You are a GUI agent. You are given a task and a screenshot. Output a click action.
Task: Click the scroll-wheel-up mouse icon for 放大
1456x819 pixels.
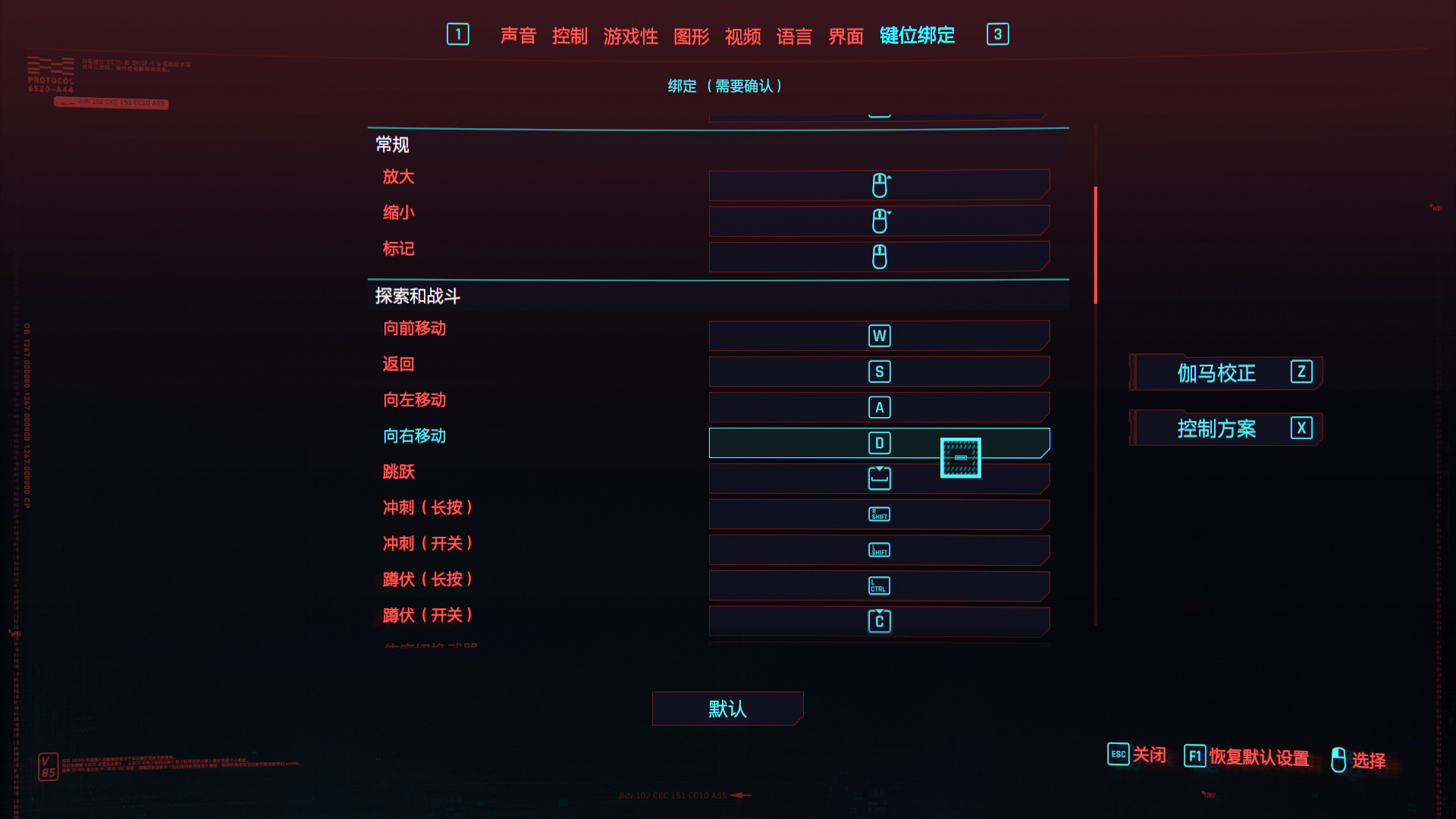pos(879,184)
